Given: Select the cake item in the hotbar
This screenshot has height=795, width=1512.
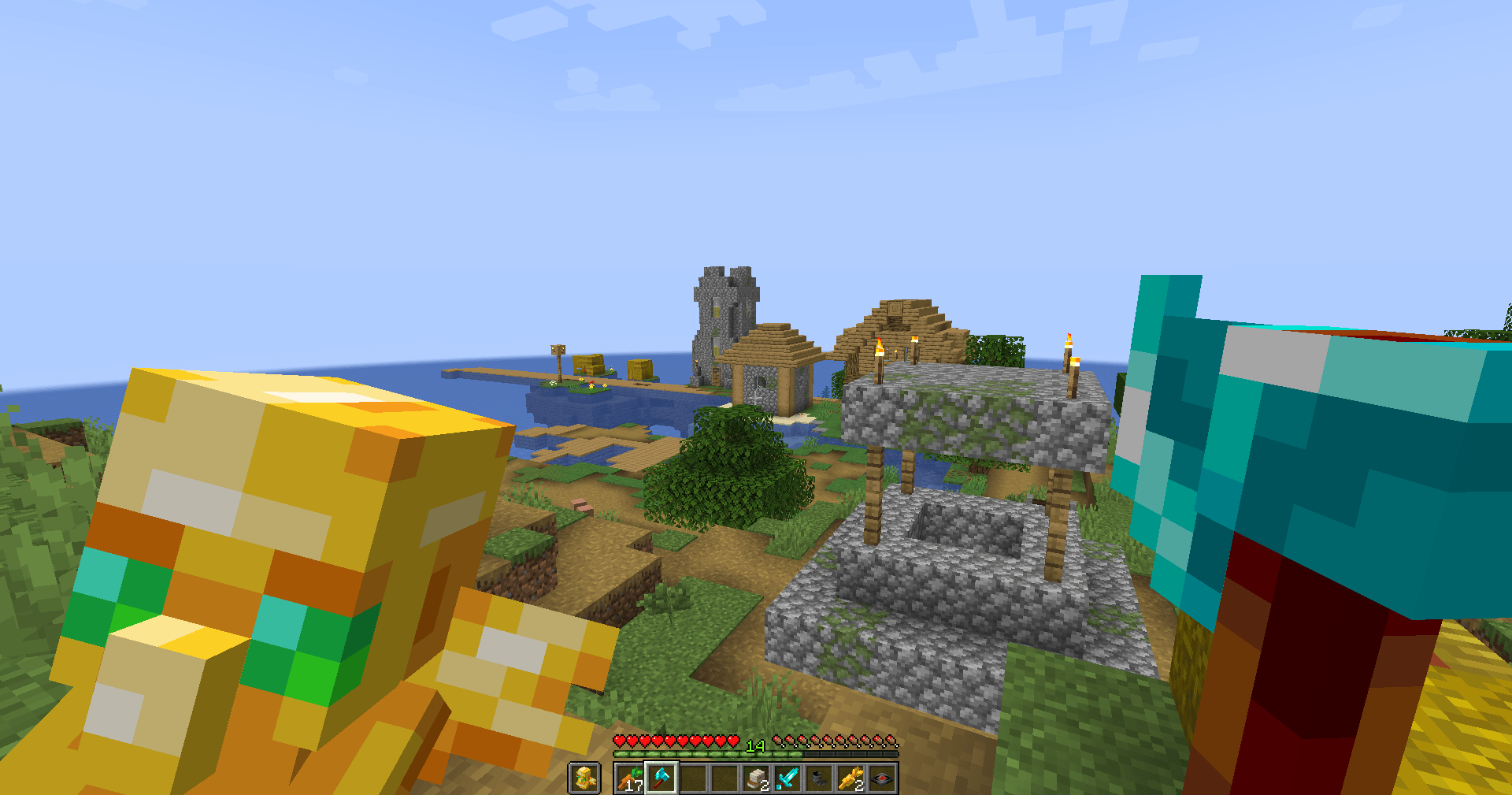Looking at the screenshot, I should click(757, 778).
